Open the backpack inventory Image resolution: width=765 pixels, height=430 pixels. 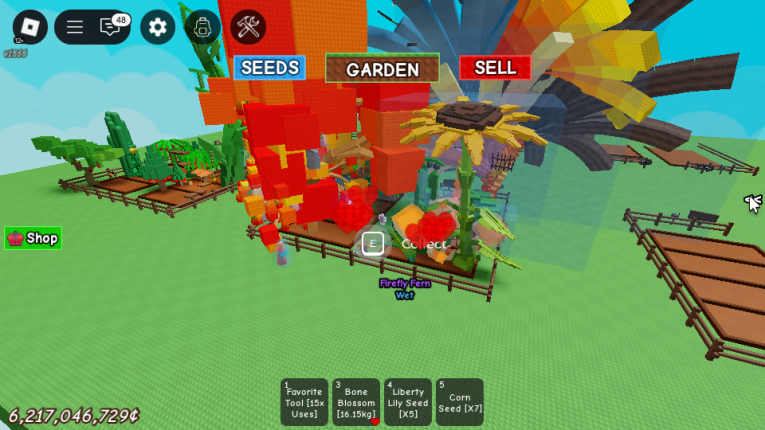point(203,27)
